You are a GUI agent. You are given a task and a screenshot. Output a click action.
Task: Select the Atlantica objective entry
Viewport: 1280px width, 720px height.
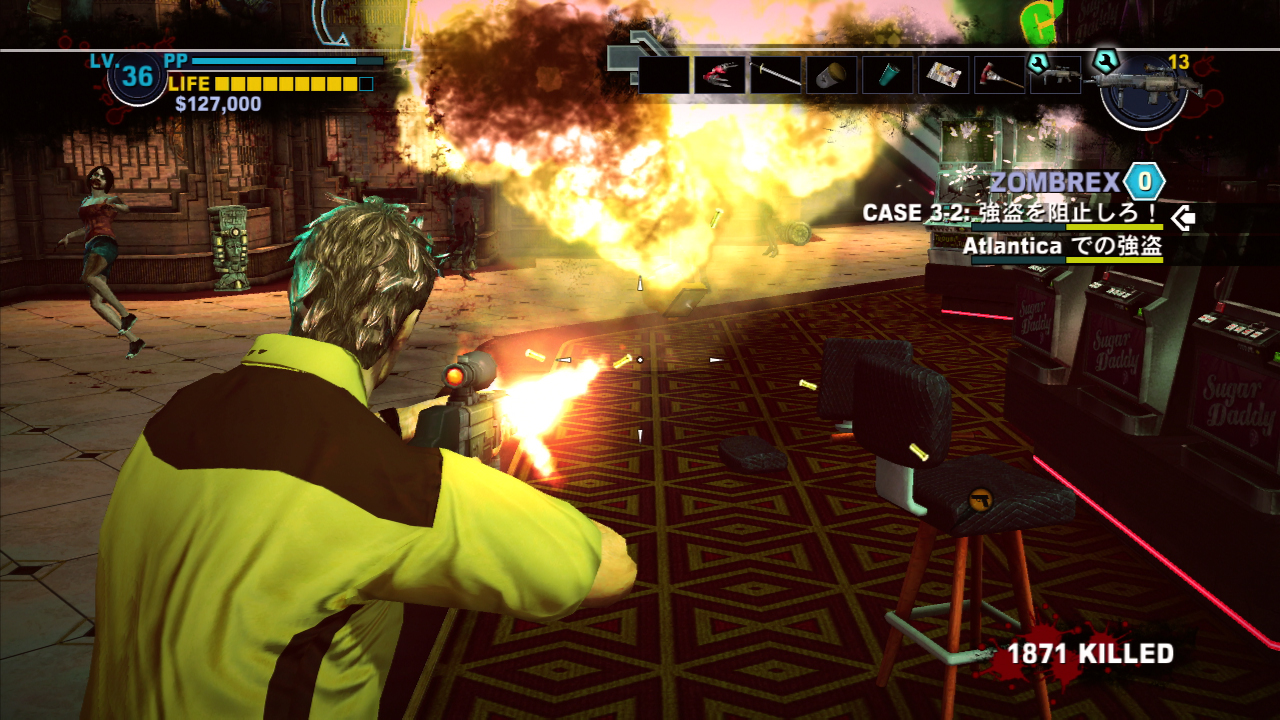tap(1062, 246)
